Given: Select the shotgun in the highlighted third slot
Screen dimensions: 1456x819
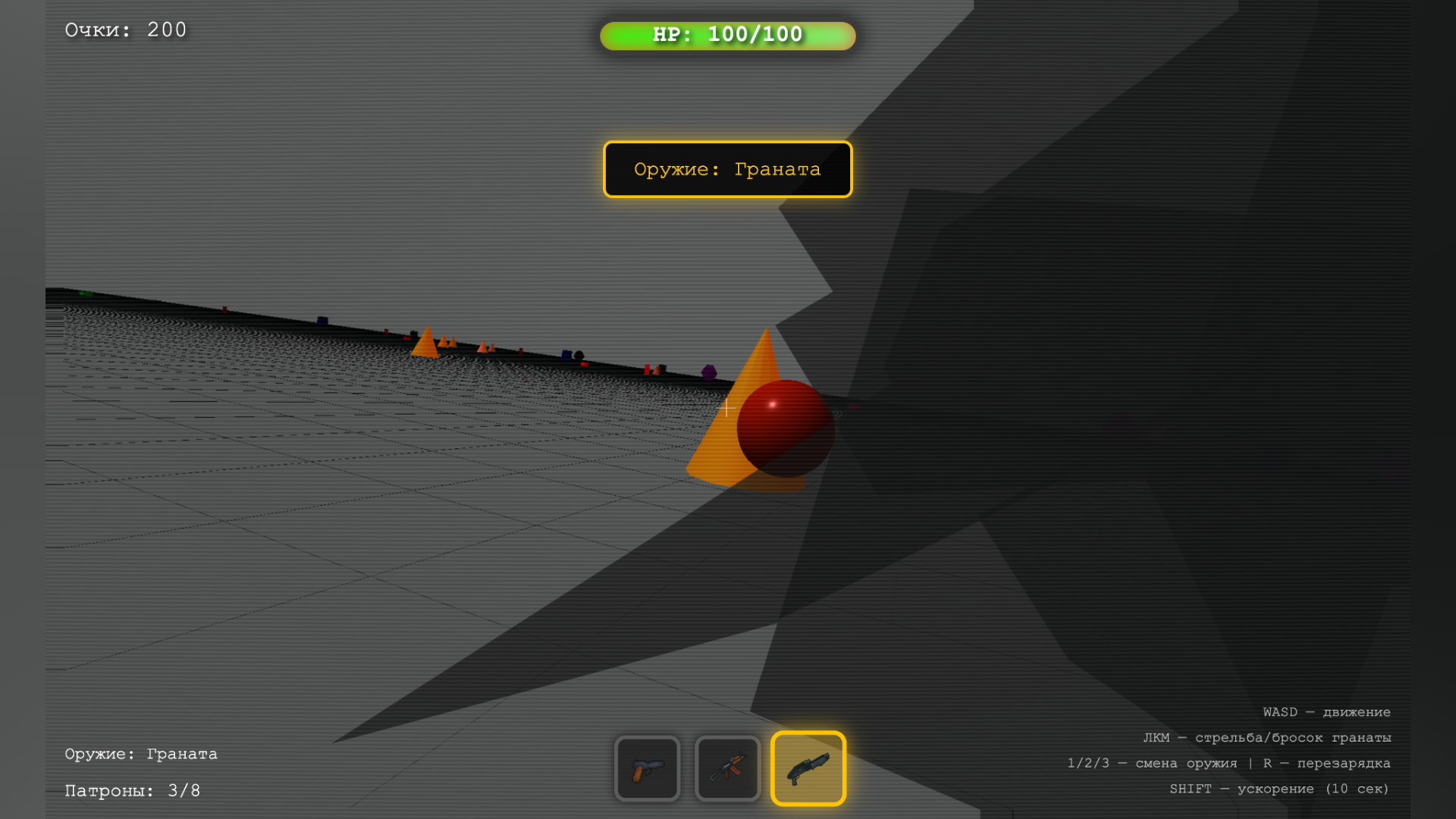Looking at the screenshot, I should click(808, 768).
